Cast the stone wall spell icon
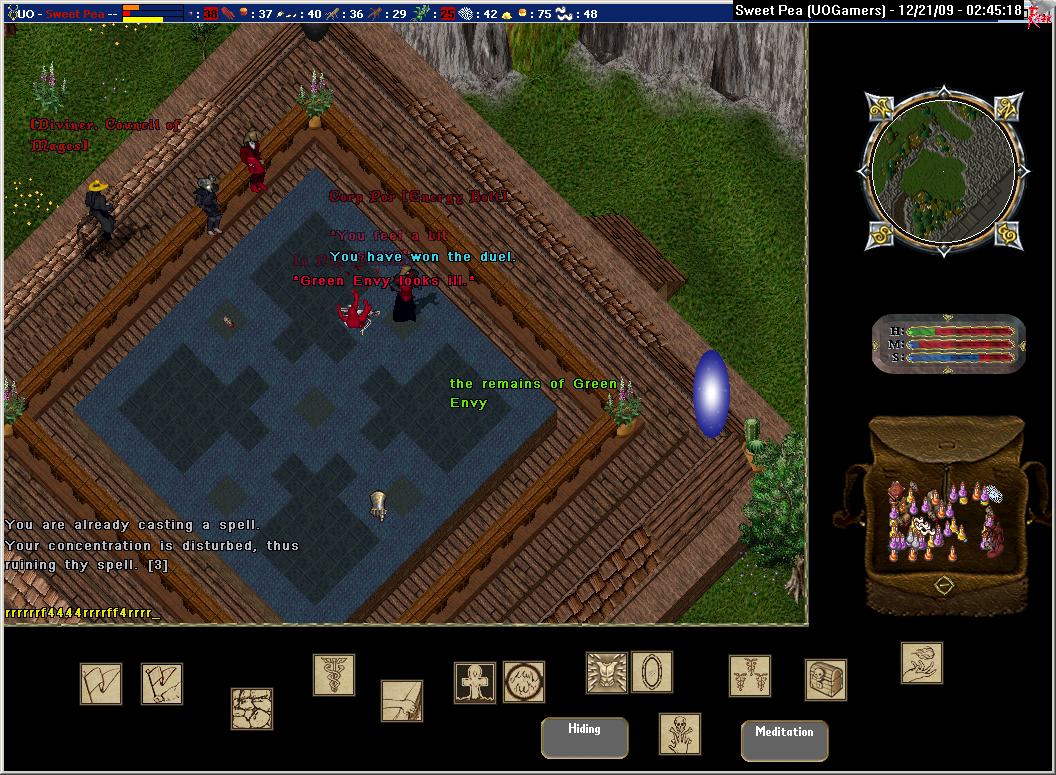The height and width of the screenshot is (775, 1056). click(252, 708)
